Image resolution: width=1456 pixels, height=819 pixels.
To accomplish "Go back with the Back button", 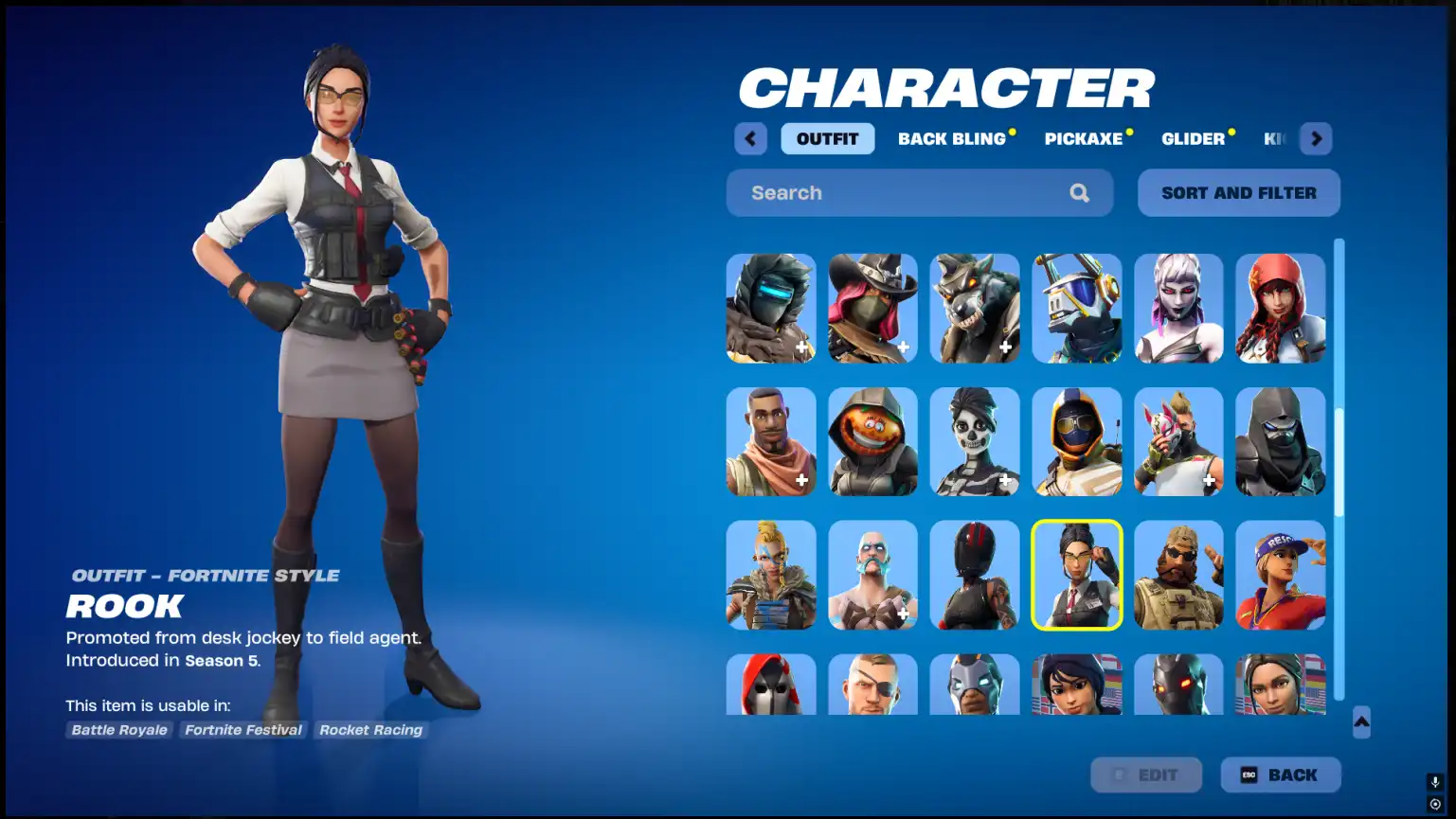I will 1280,774.
